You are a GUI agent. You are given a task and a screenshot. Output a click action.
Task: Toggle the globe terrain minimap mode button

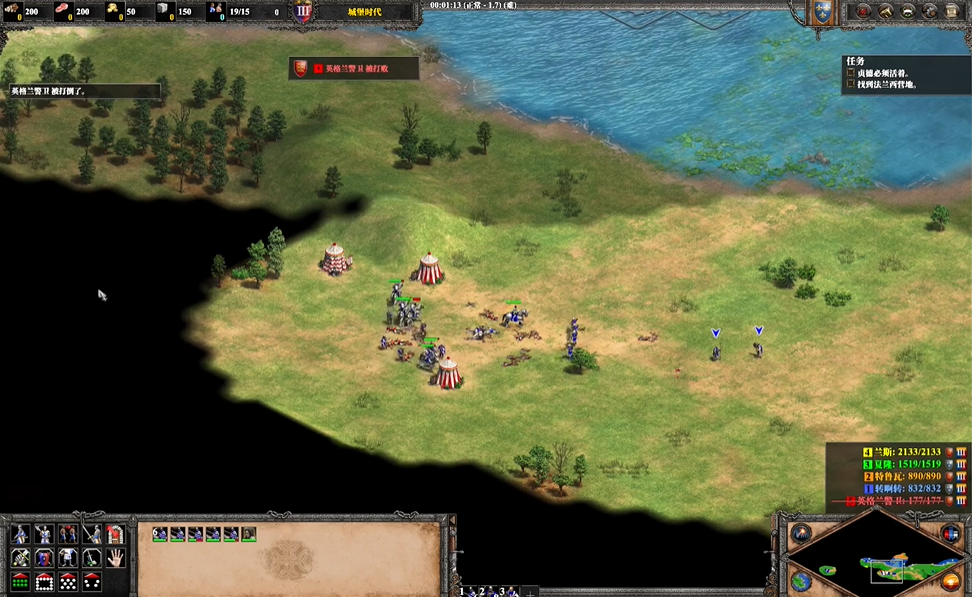800,581
